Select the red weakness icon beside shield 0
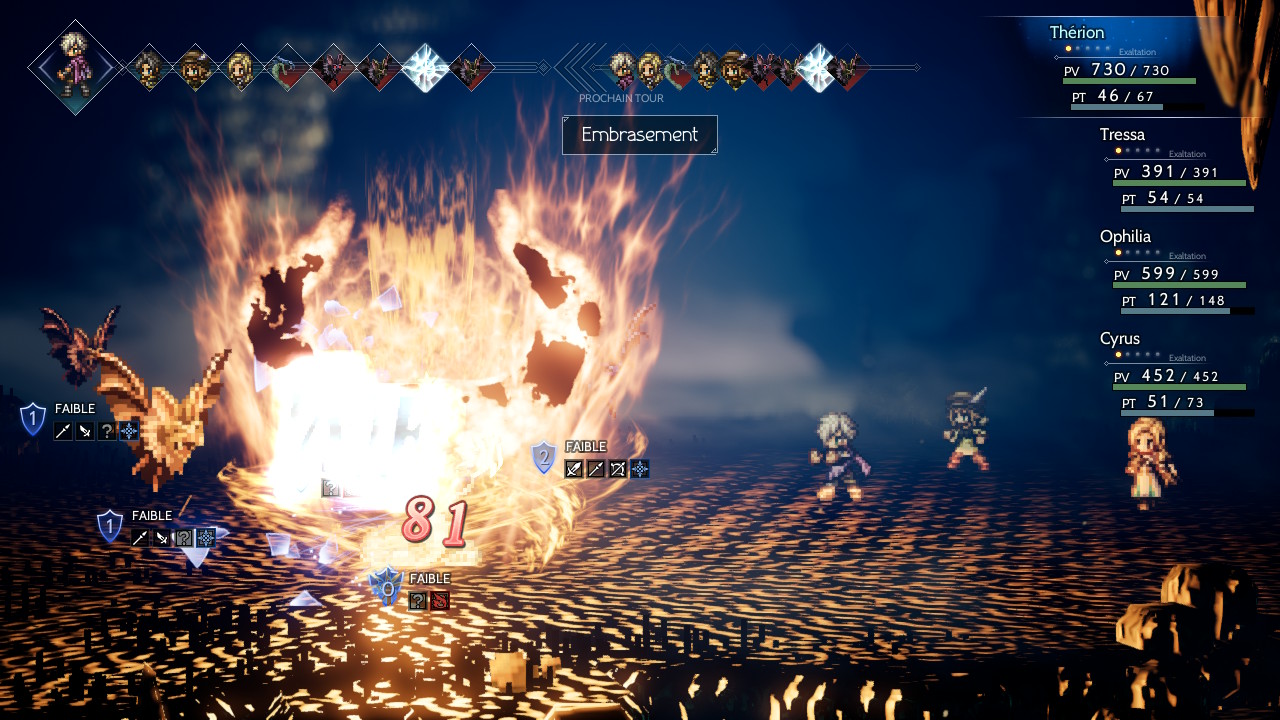Screen dimensions: 1280x720 pos(440,600)
